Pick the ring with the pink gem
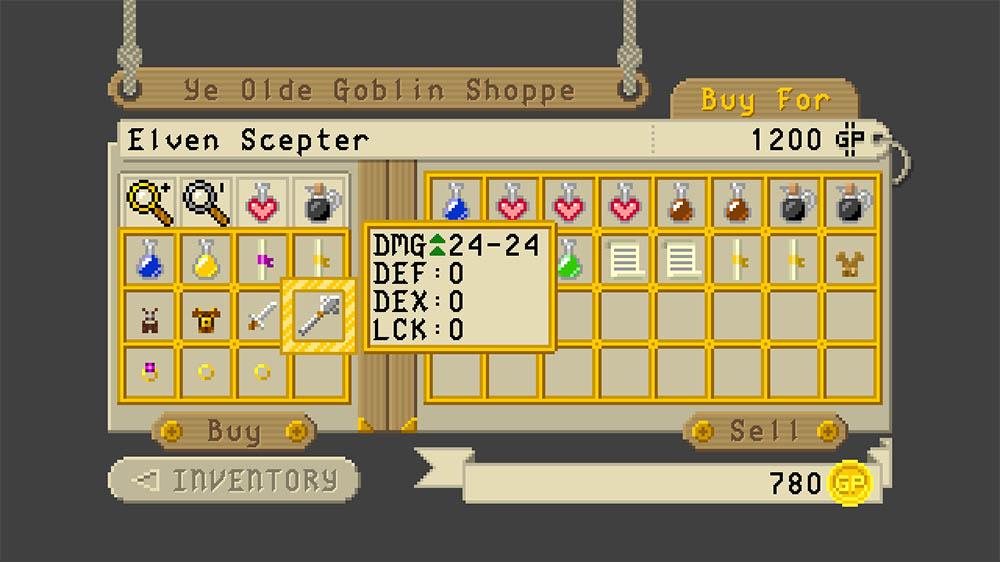 150,372
